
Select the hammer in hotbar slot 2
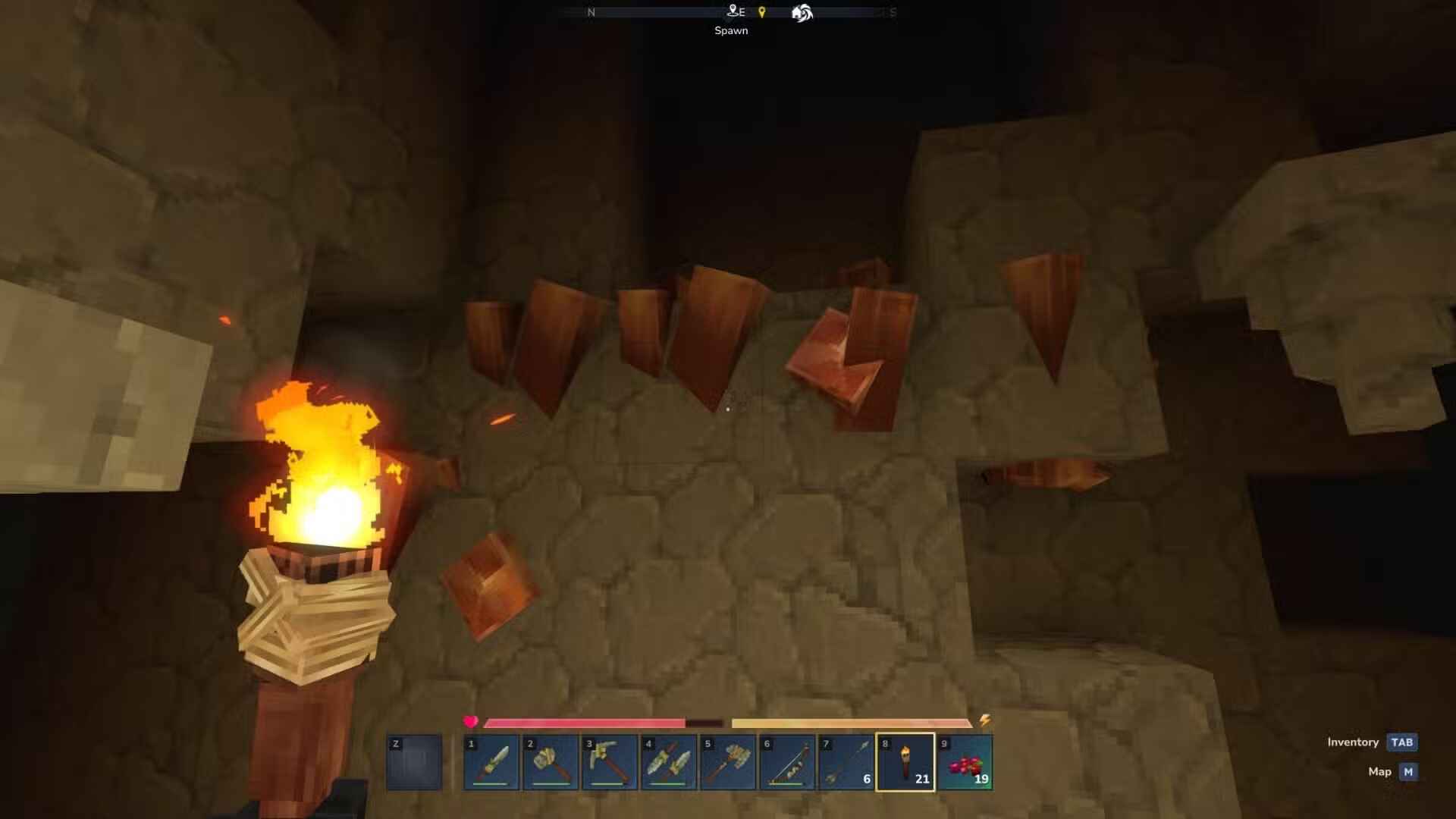(549, 762)
